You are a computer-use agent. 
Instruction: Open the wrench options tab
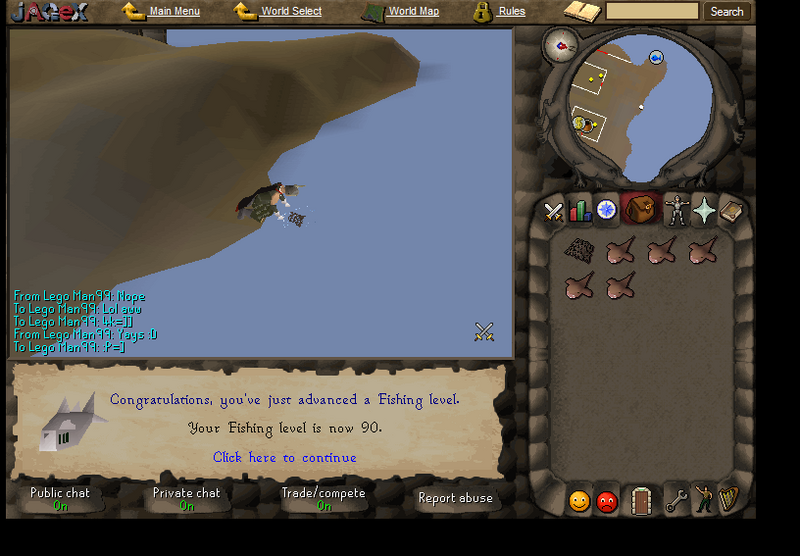click(x=677, y=499)
